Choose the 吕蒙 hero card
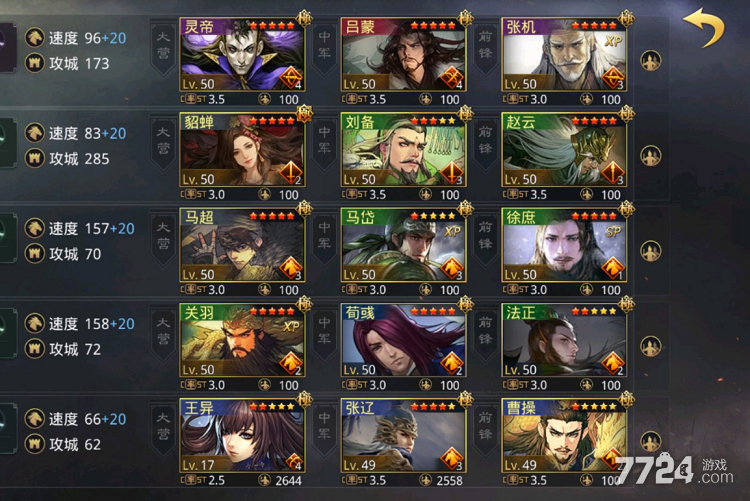Viewport: 750px width, 501px height. coord(403,59)
